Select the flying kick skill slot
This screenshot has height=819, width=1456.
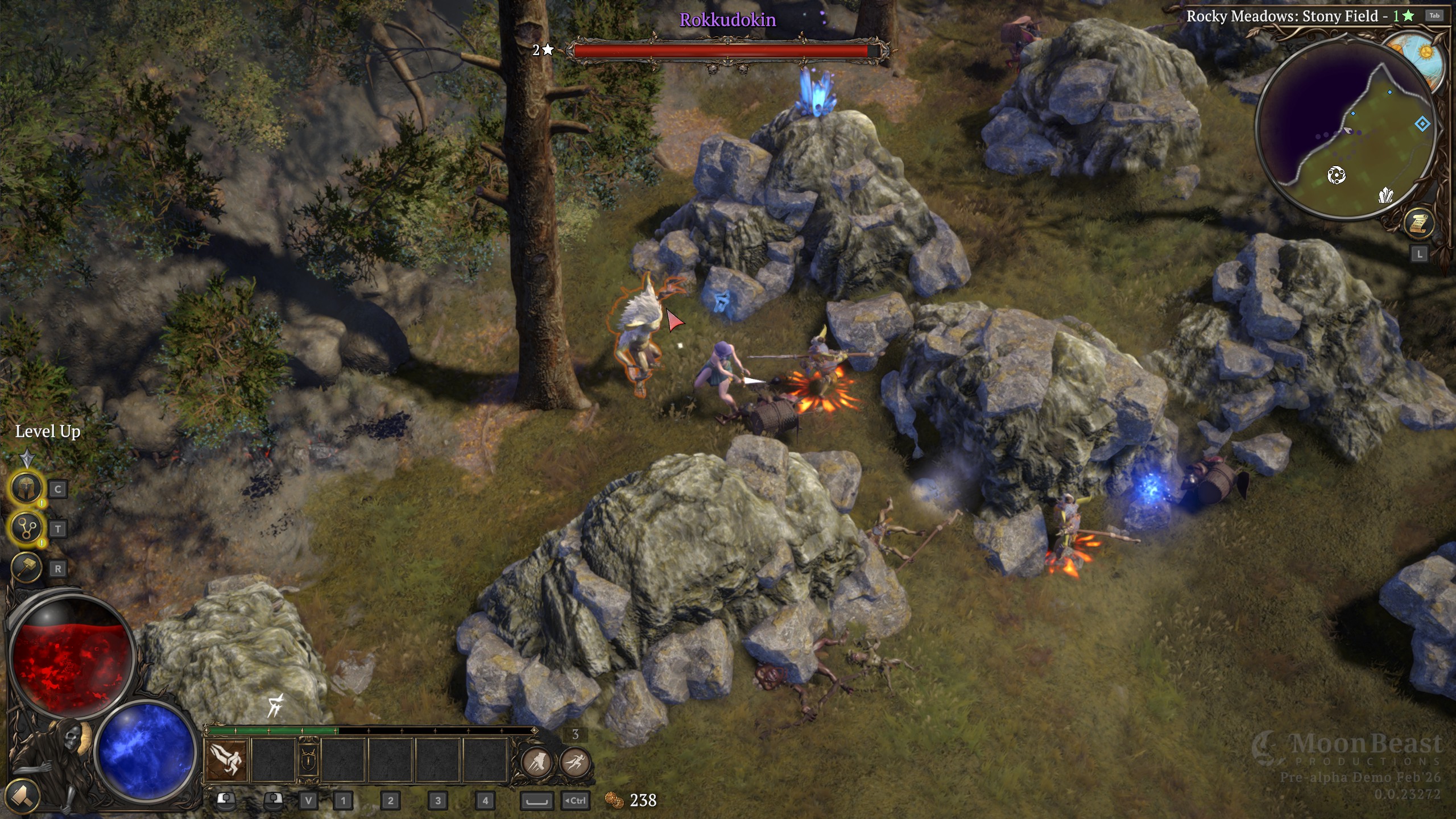226,760
